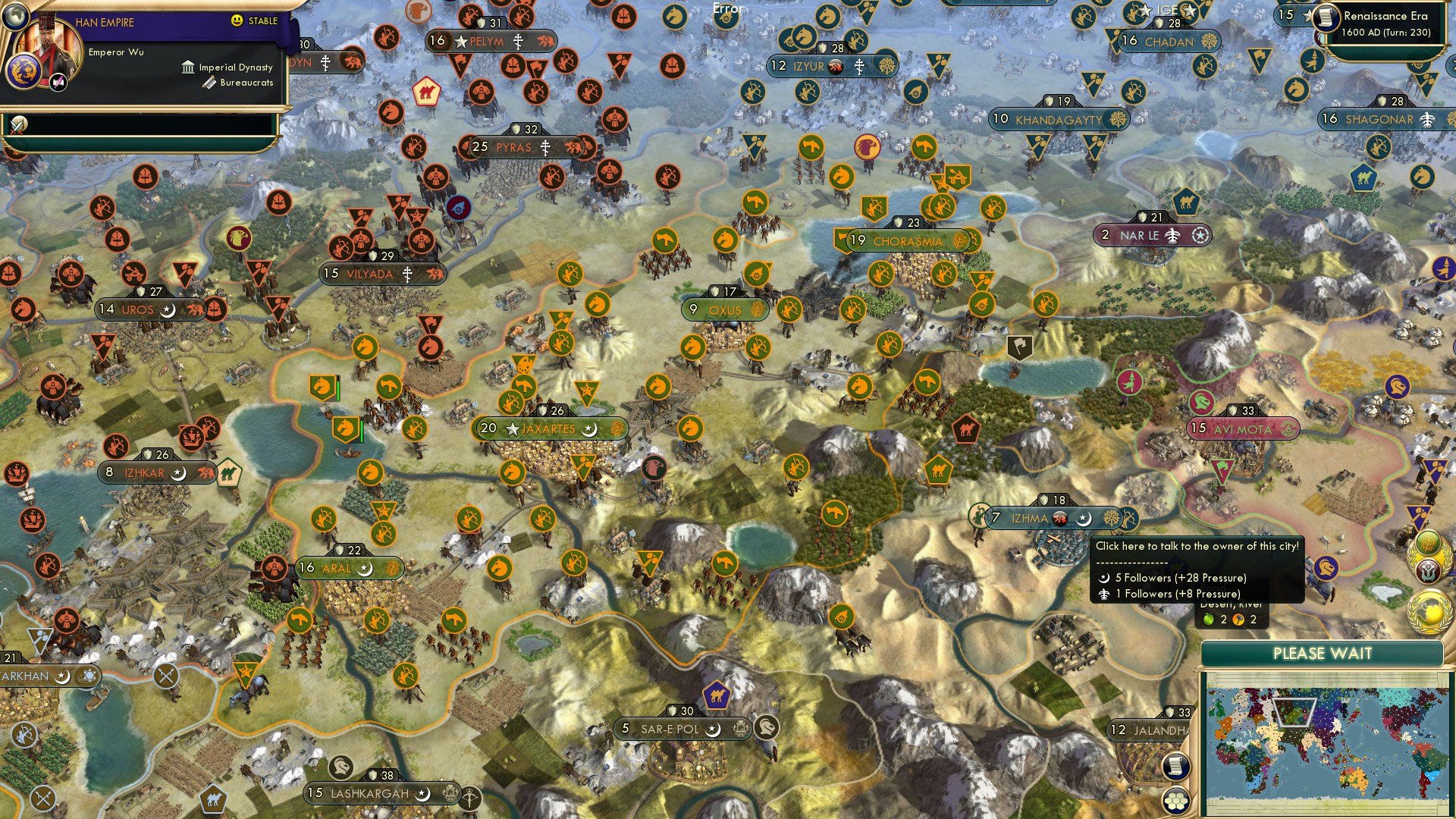1456x819 pixels.
Task: Click the smiley STABLE happiness indicator
Action: tap(237, 20)
